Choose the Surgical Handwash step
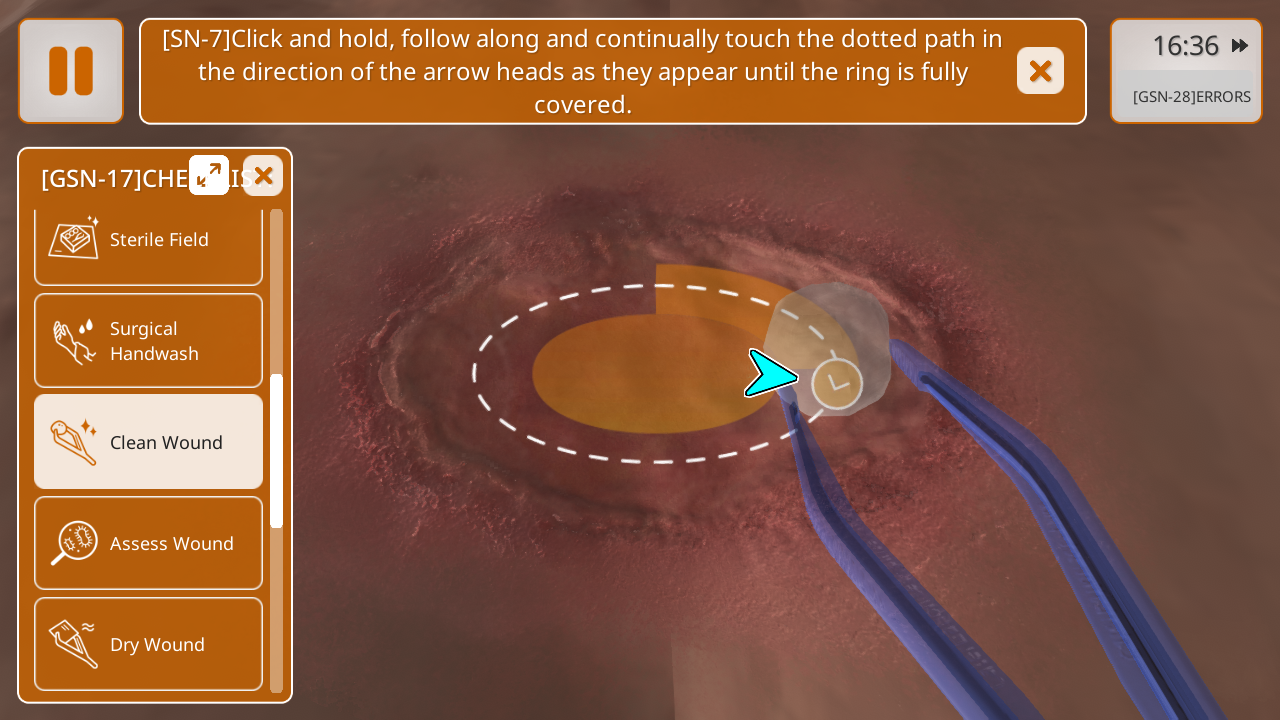The height and width of the screenshot is (720, 1280). [148, 341]
